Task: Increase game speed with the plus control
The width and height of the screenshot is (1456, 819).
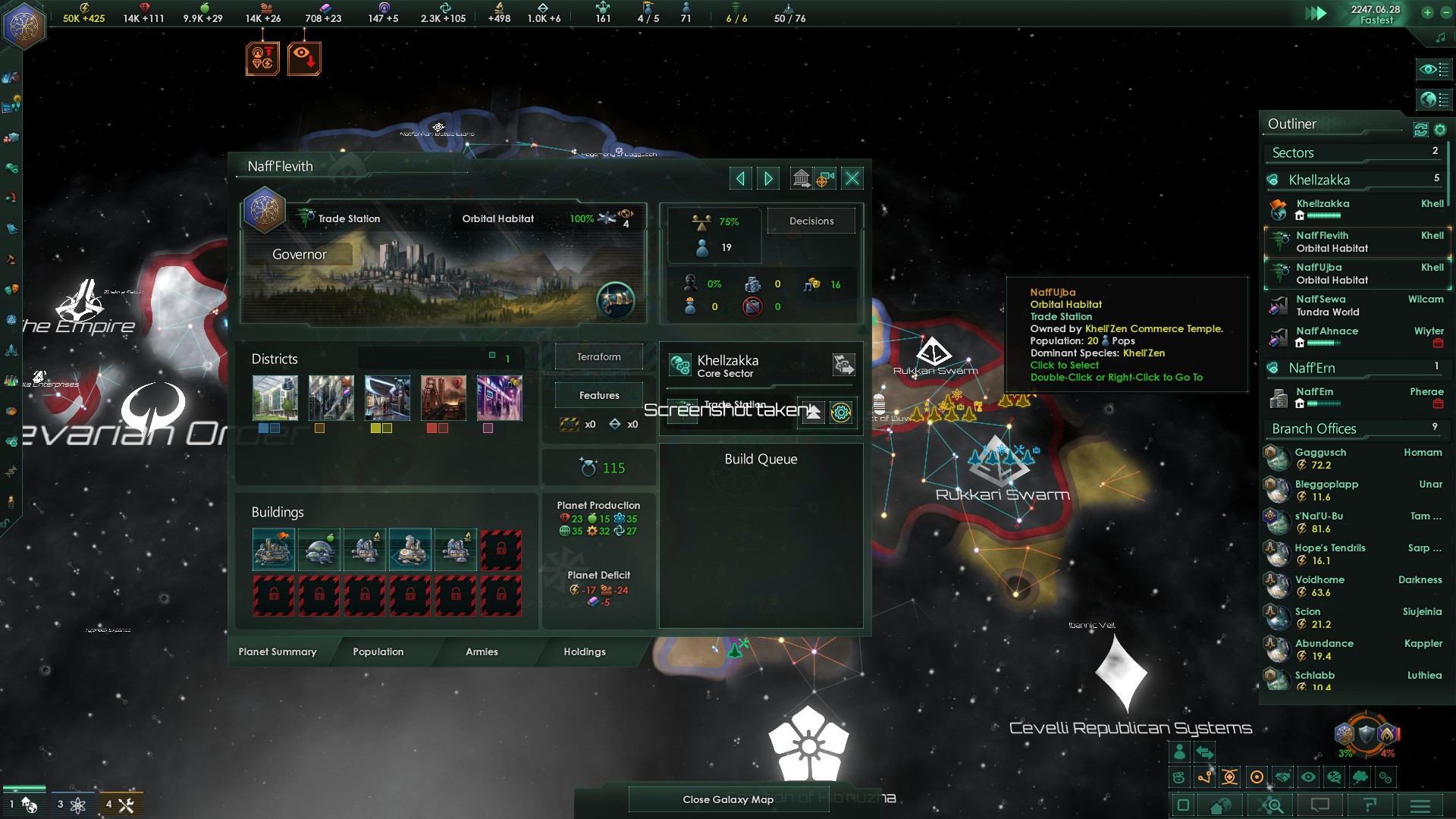Action: point(1429,13)
